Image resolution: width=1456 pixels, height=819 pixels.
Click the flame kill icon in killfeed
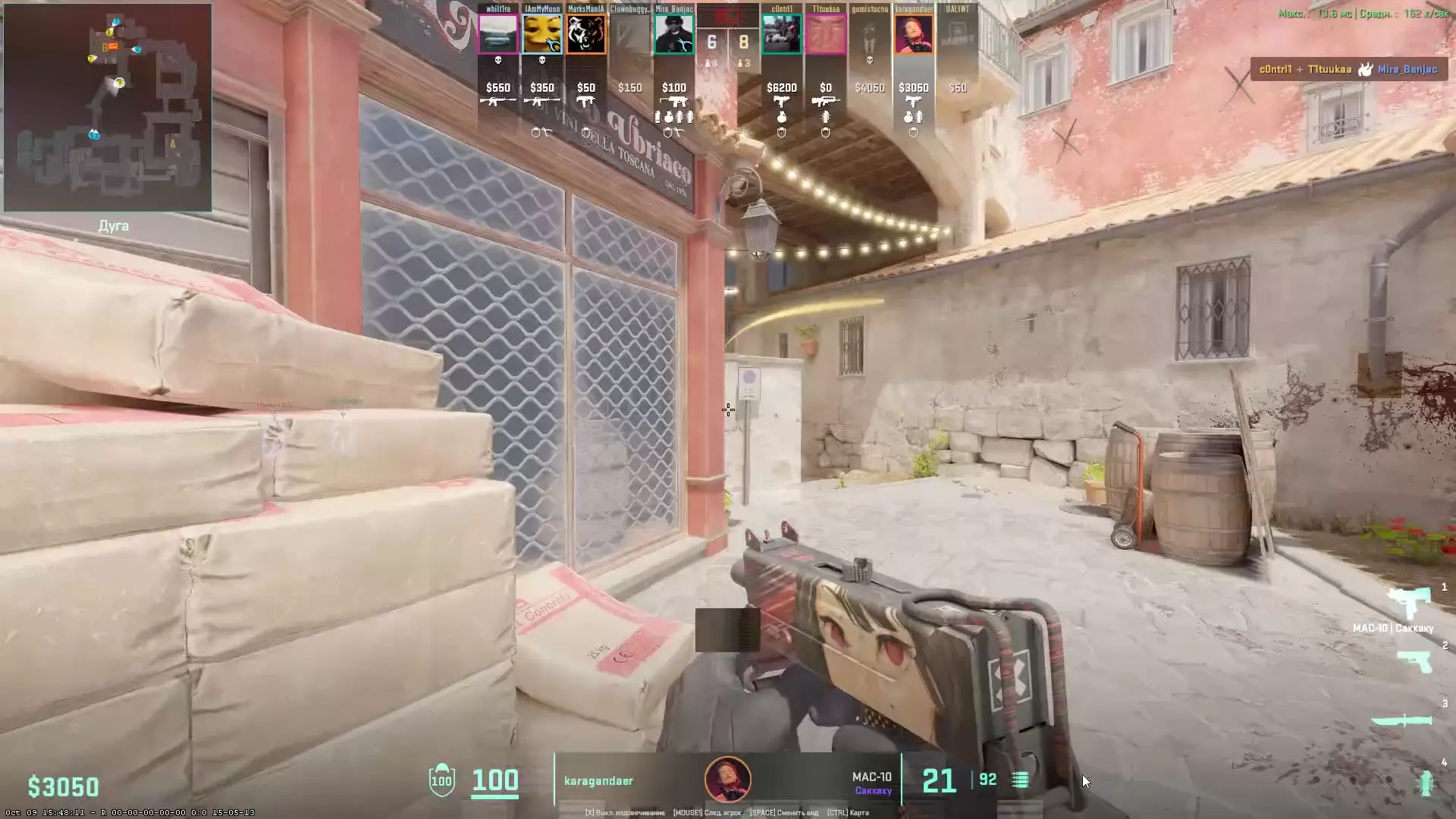(1365, 70)
